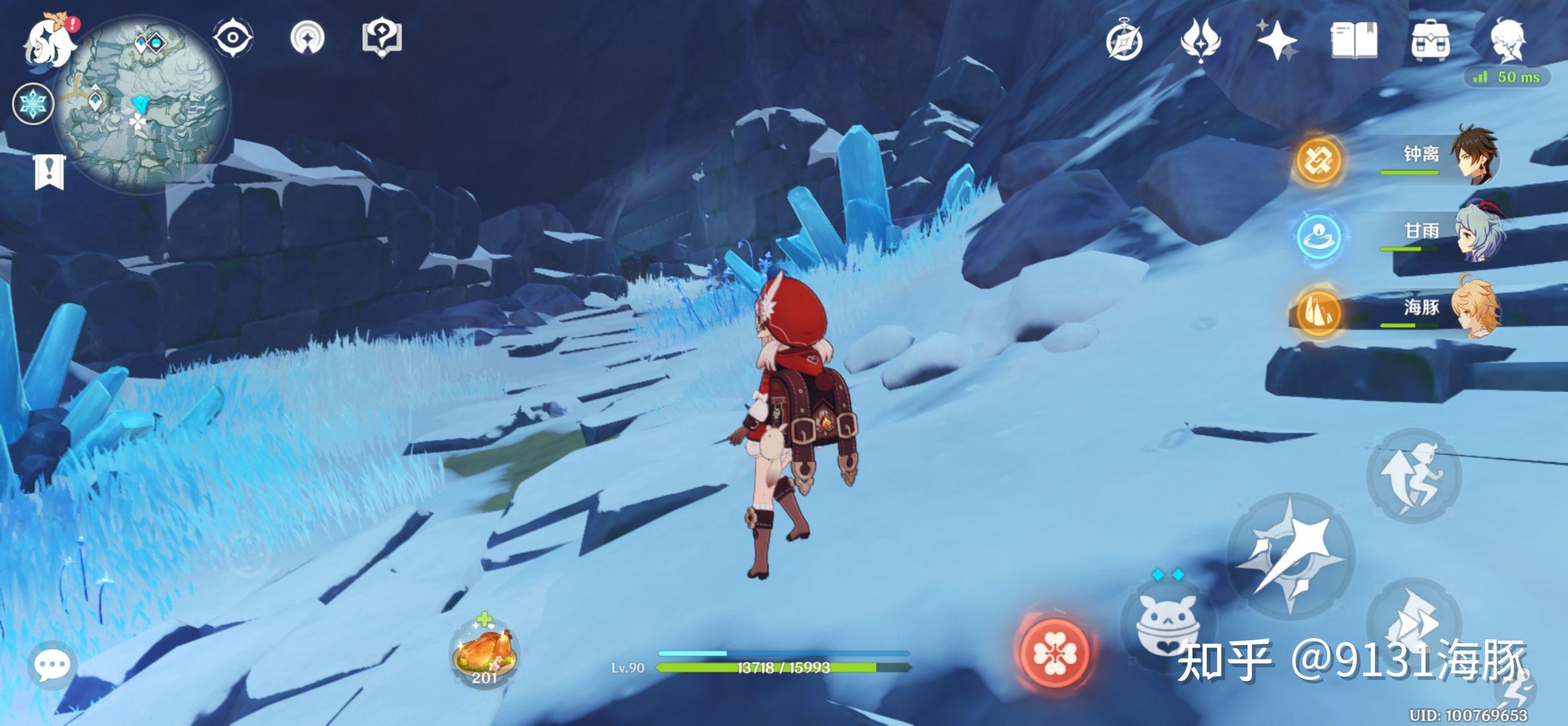Viewport: 1568px width, 726px height.
Task: Open the quest exclamation banner
Action: point(49,171)
